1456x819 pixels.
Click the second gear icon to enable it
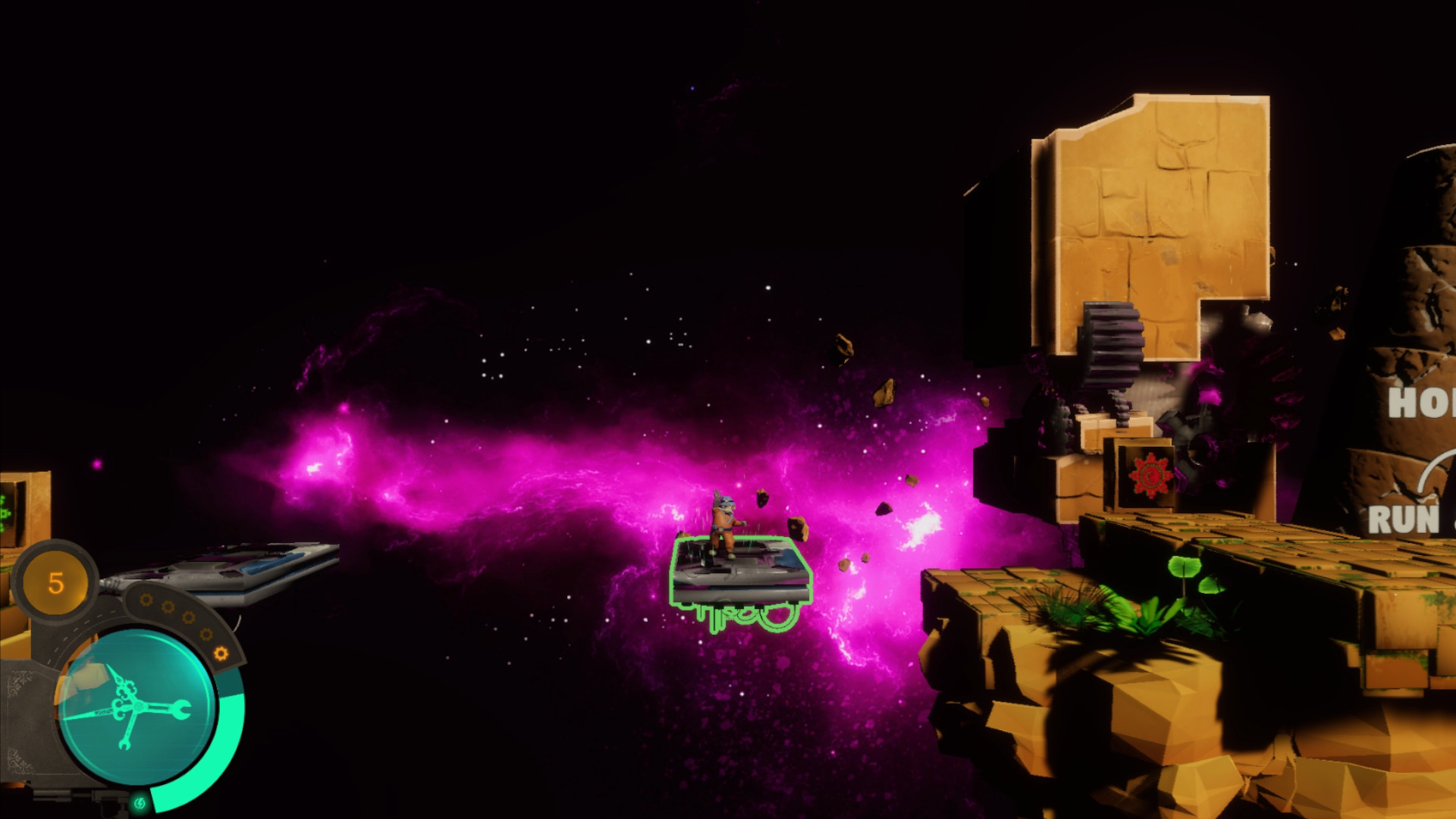tap(168, 607)
